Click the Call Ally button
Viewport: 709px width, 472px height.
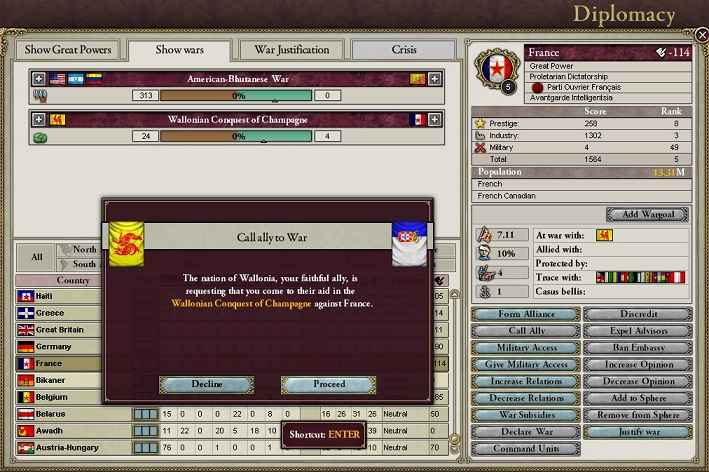click(x=525, y=331)
